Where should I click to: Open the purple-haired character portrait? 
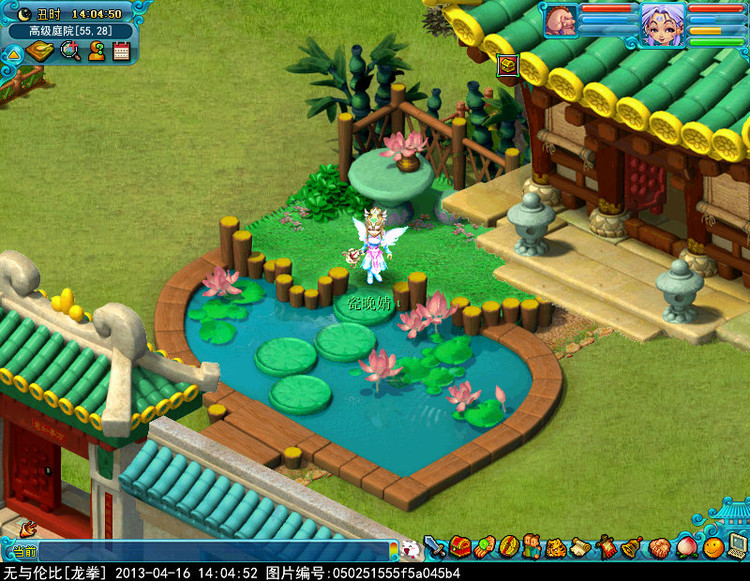662,23
